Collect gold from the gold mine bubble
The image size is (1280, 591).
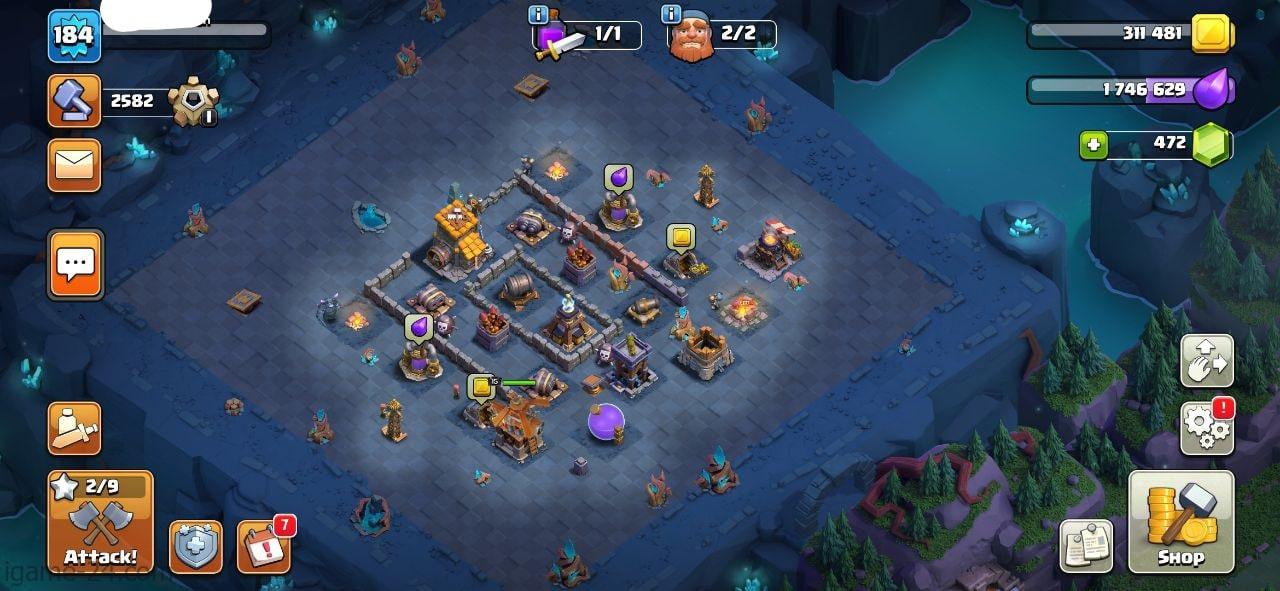point(680,237)
